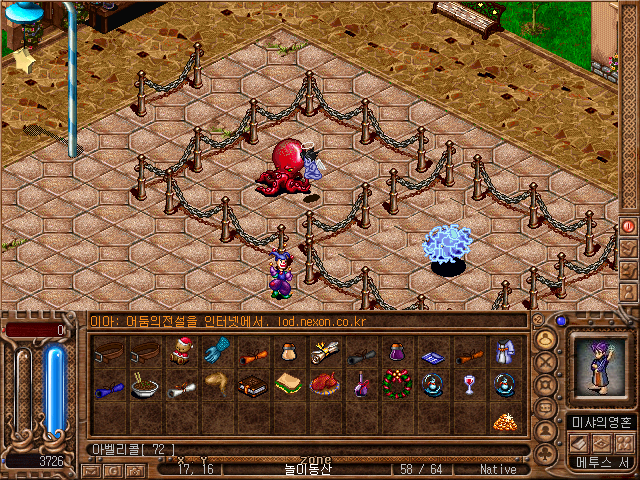Select the brown leather book
The width and height of the screenshot is (640, 480).
point(251,385)
